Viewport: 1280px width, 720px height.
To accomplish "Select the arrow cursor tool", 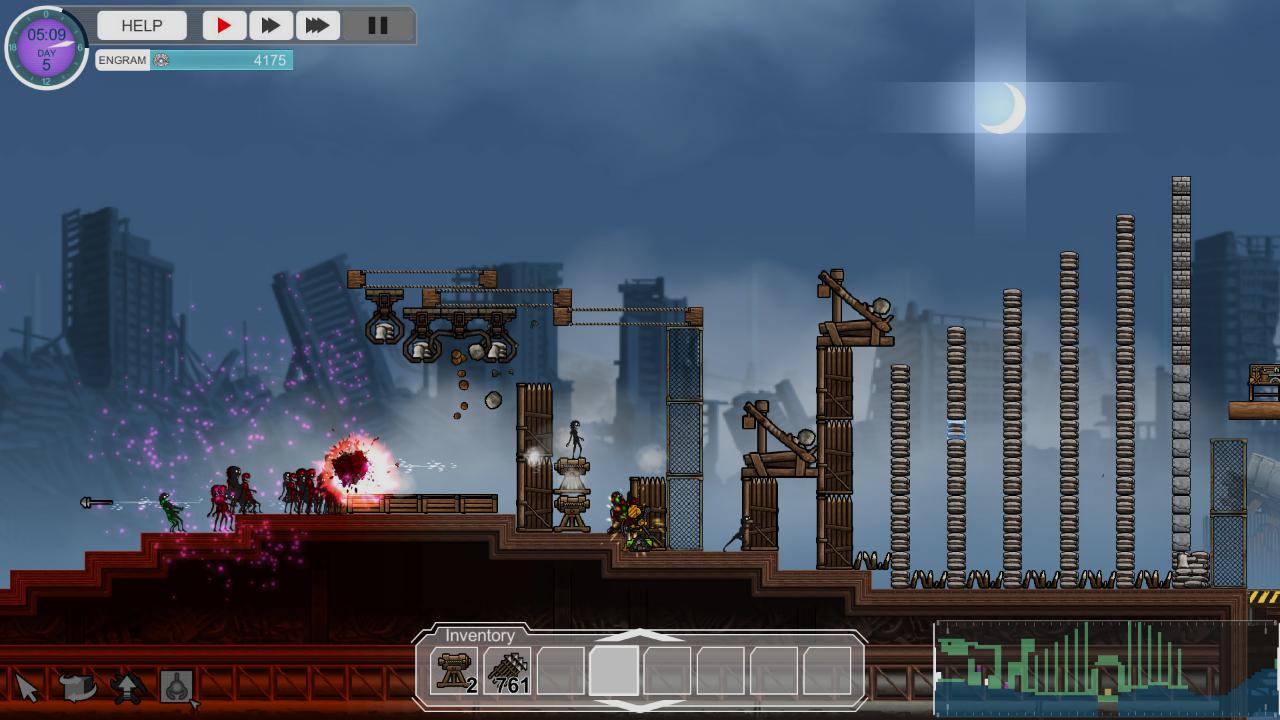I will pos(27,687).
